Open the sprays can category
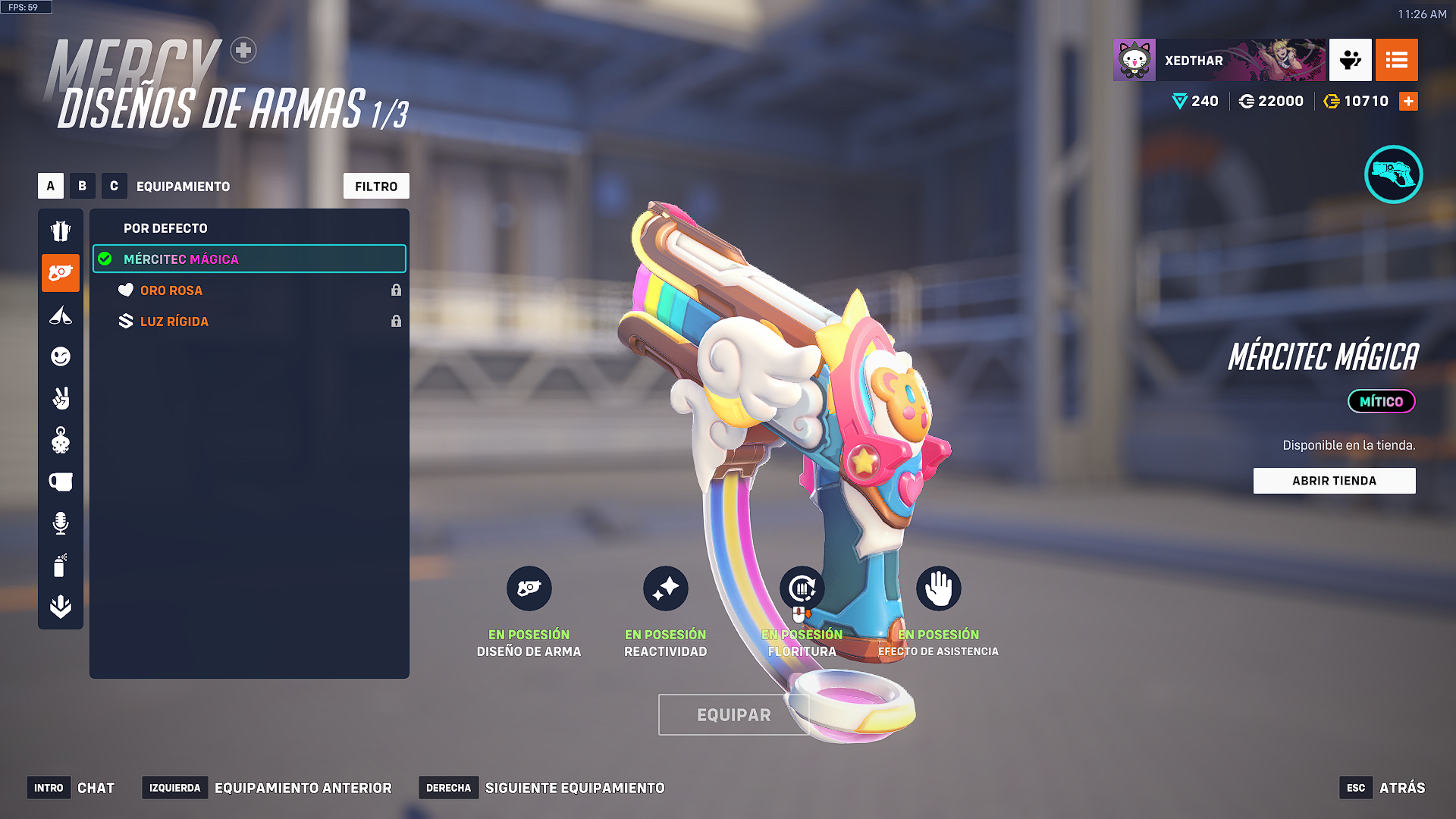 tap(61, 565)
